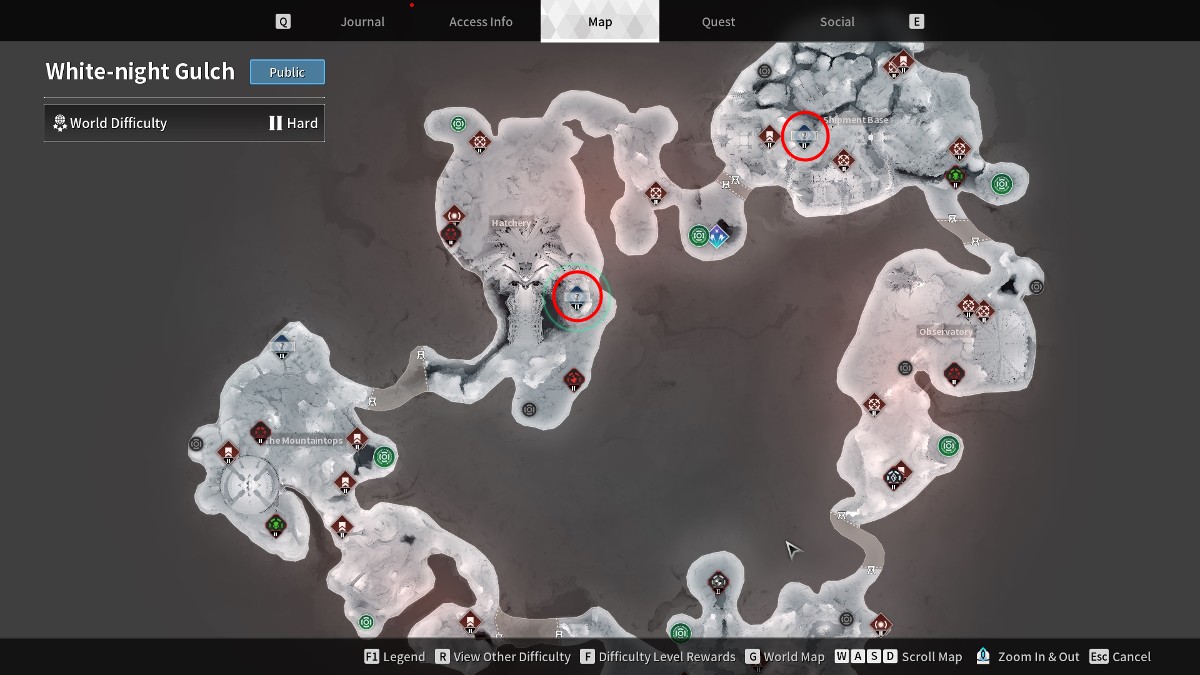This screenshot has height=675, width=1200.
Task: Go to the Quest tab
Action: [718, 22]
